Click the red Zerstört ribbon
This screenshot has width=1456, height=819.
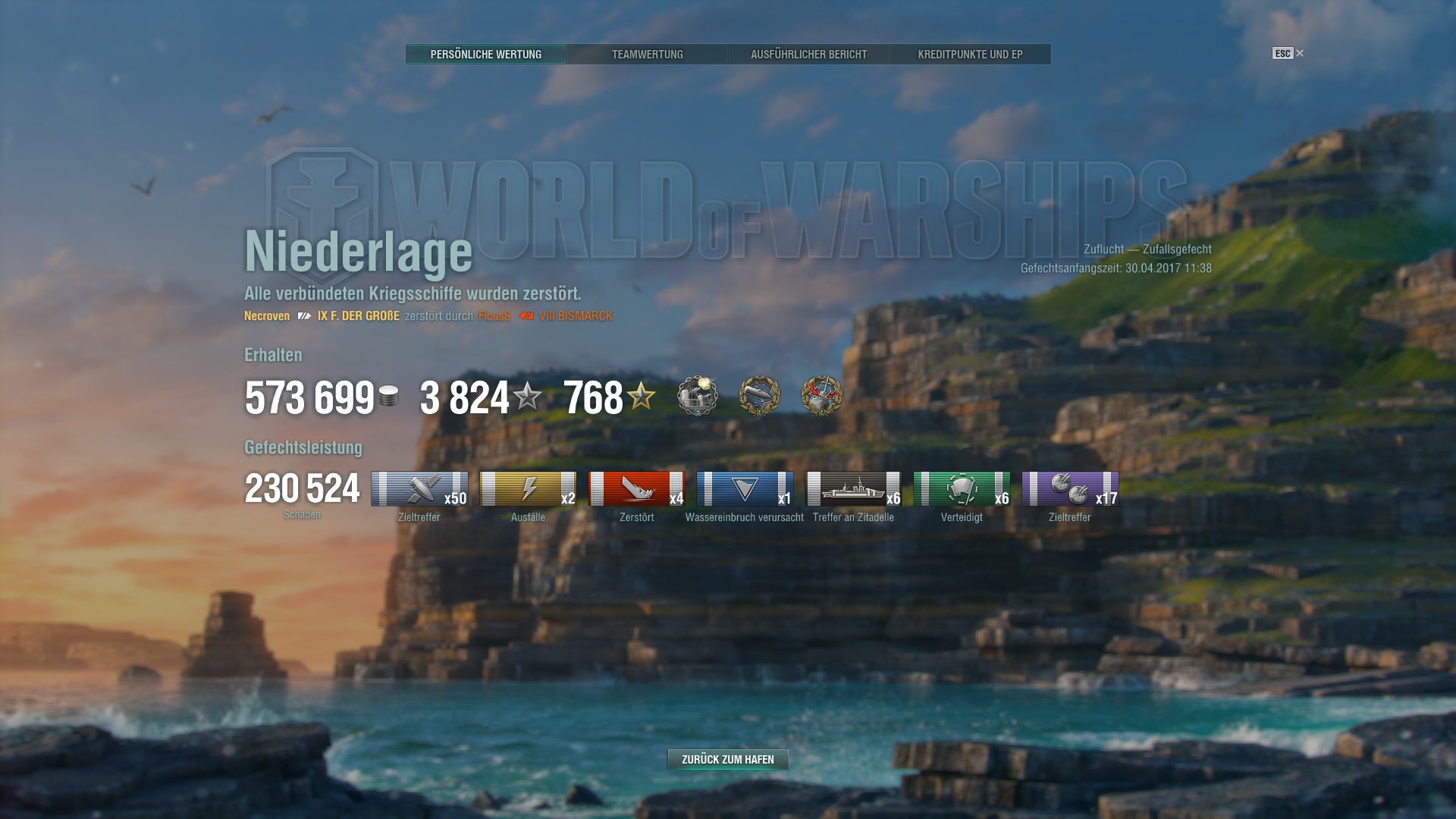(x=636, y=489)
